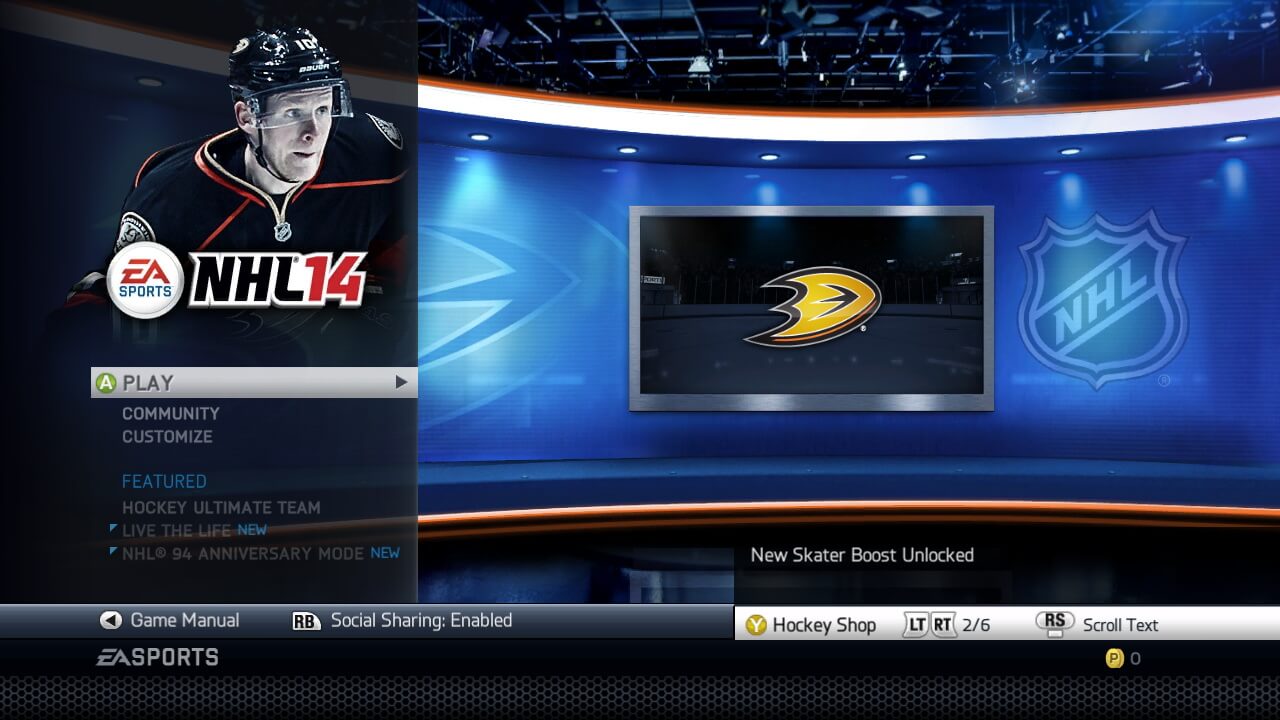The width and height of the screenshot is (1280, 720).
Task: Select COMMUNITY from the main menu
Action: [169, 412]
